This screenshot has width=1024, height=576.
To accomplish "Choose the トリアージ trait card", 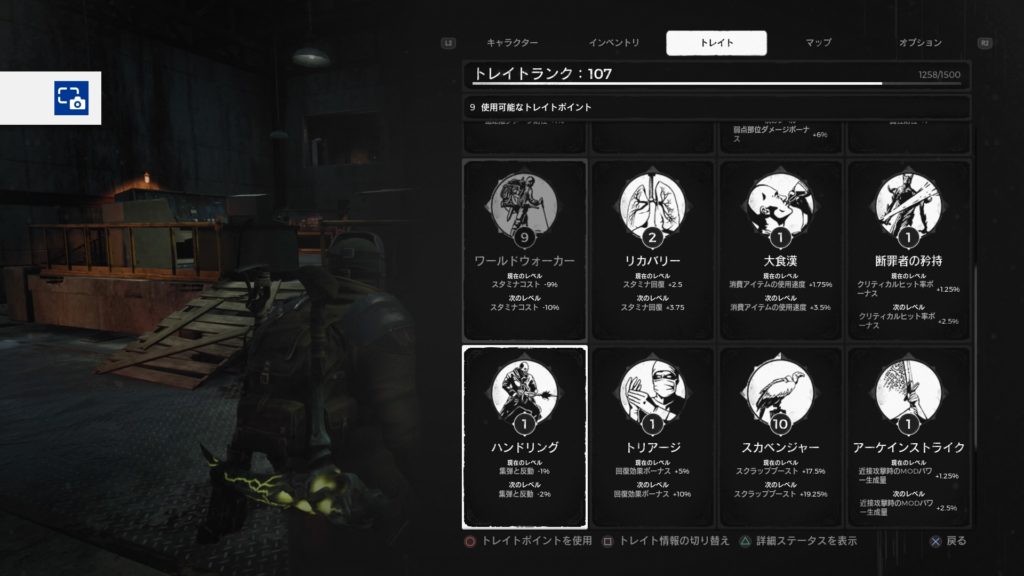I will 653,436.
